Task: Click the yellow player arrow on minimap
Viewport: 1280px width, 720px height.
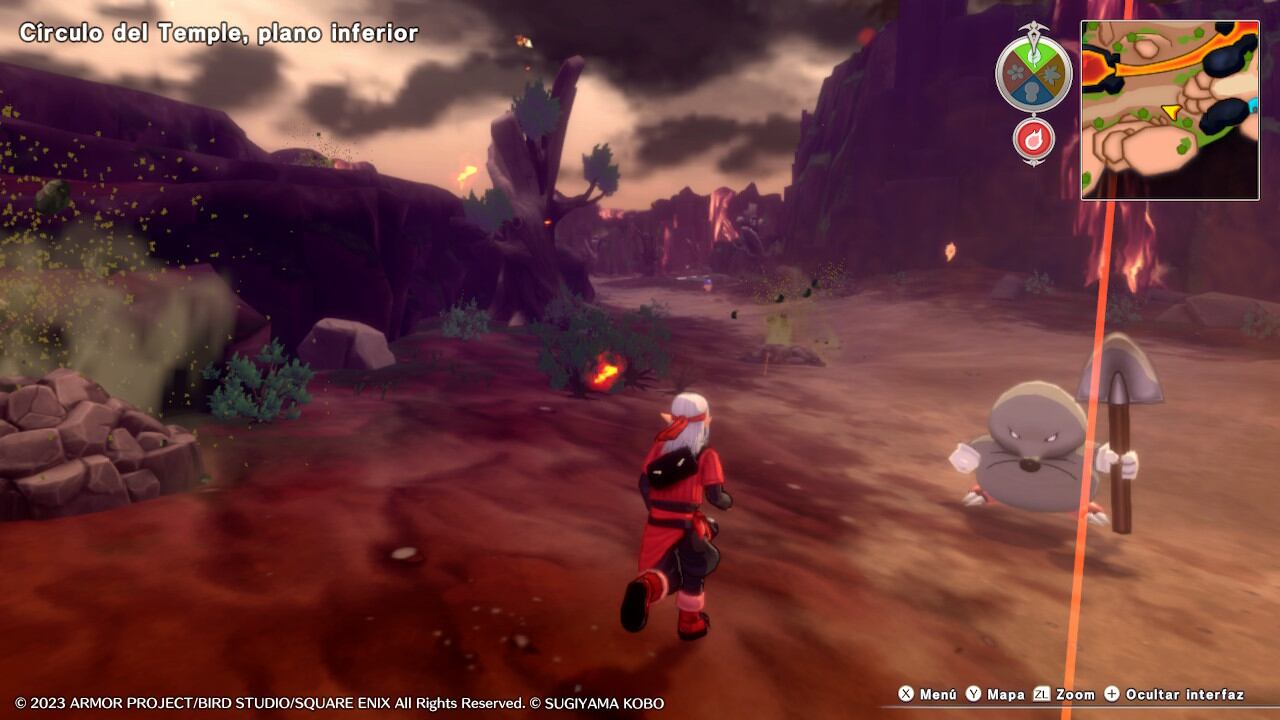Action: pos(1171,111)
